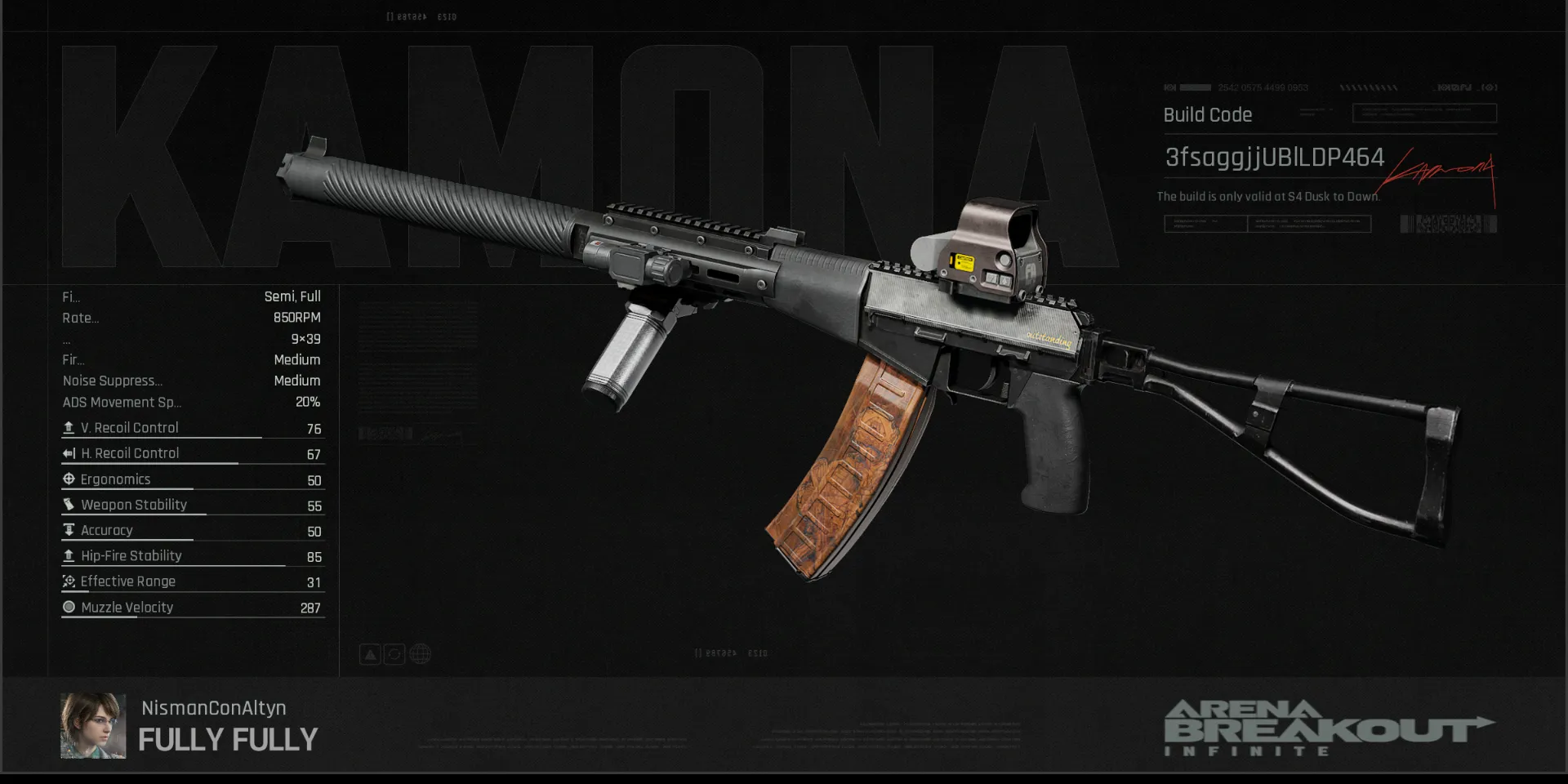The image size is (1568, 784).
Task: Click the NismanConAltyn avatar portrait
Action: pyautogui.click(x=92, y=725)
